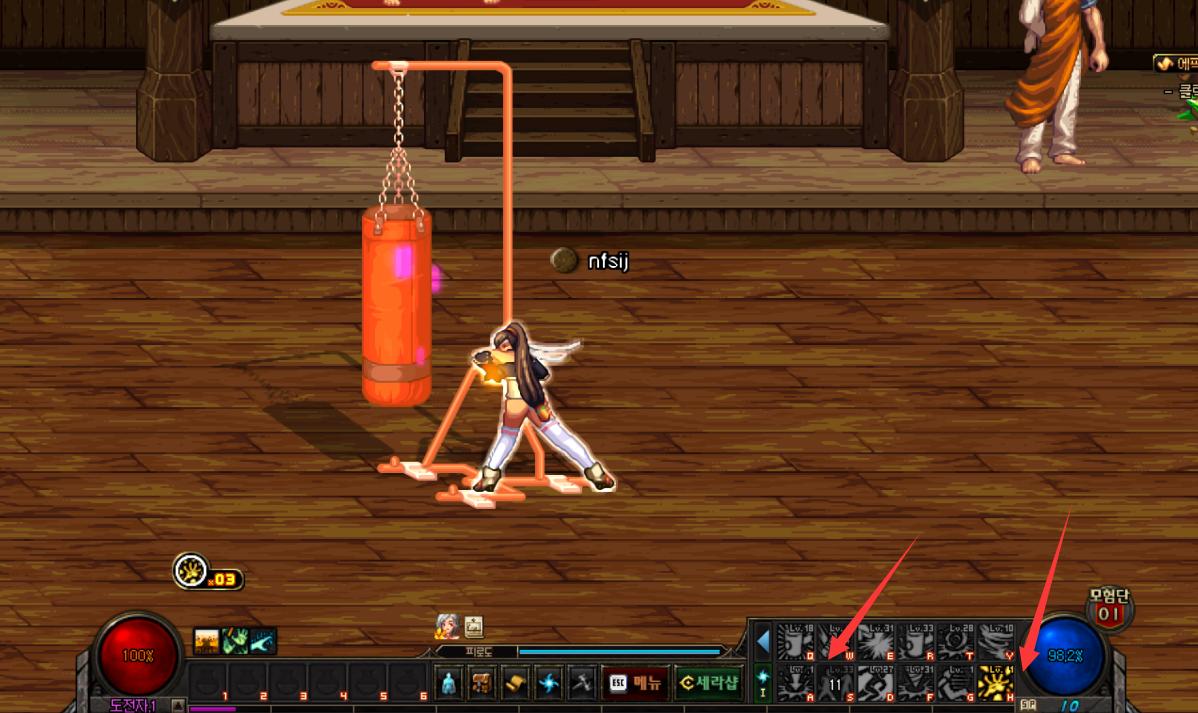Click the hammer tool menu icon
This screenshot has height=713, width=1198.
coord(583,683)
